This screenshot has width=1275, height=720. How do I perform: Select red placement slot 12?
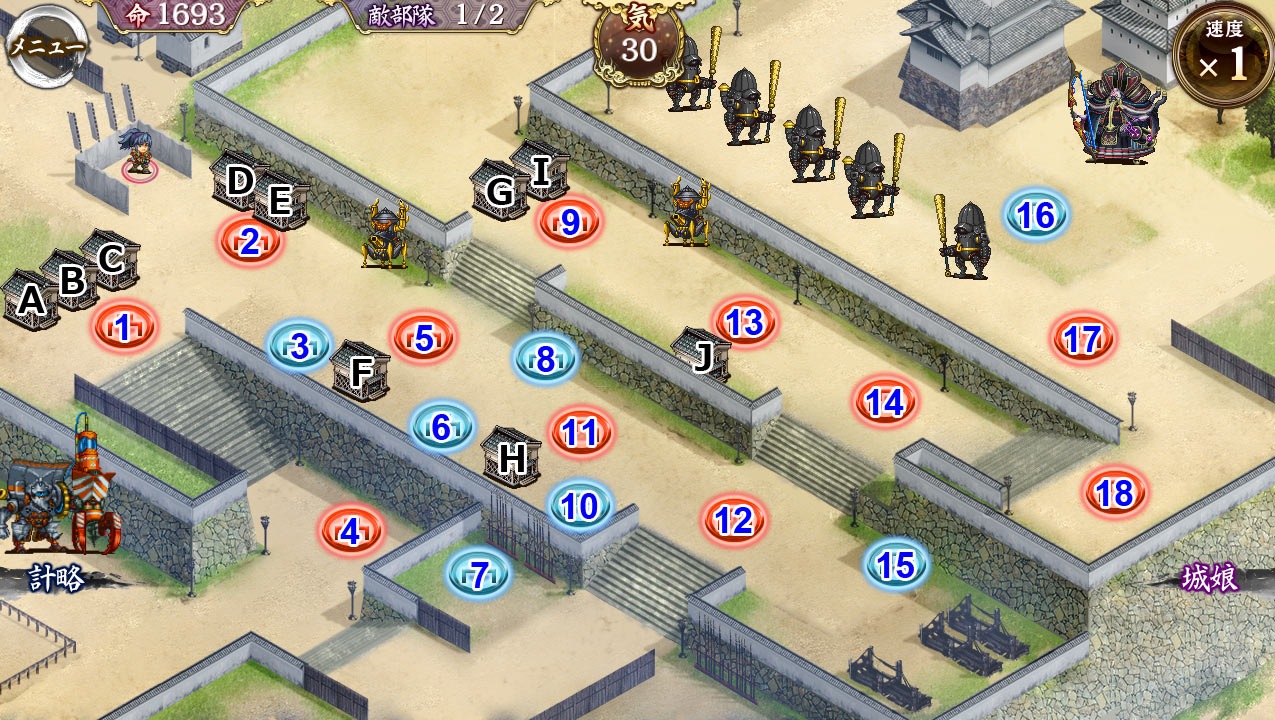(734, 520)
